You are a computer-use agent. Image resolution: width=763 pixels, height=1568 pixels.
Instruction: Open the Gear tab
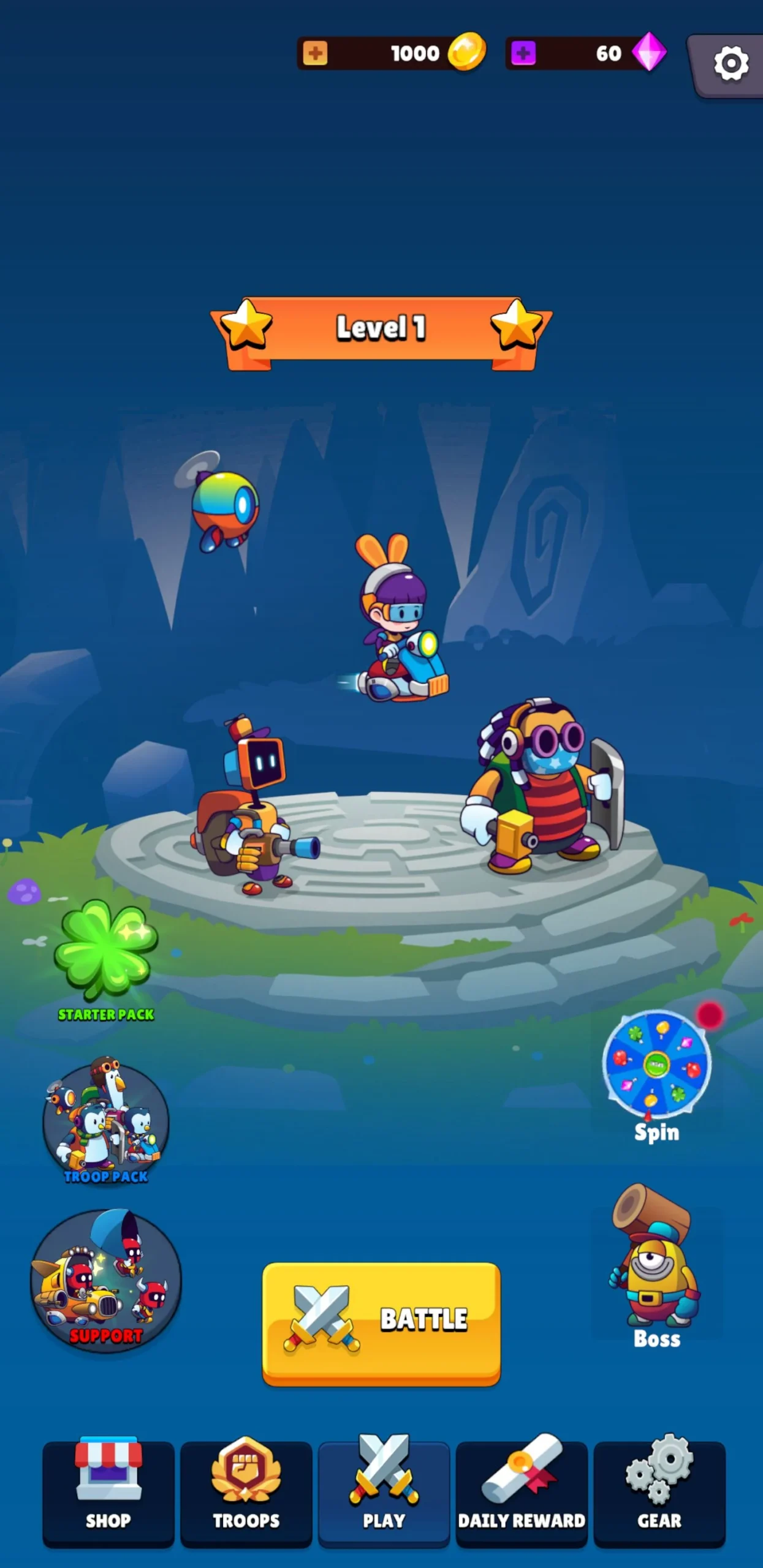(659, 1492)
